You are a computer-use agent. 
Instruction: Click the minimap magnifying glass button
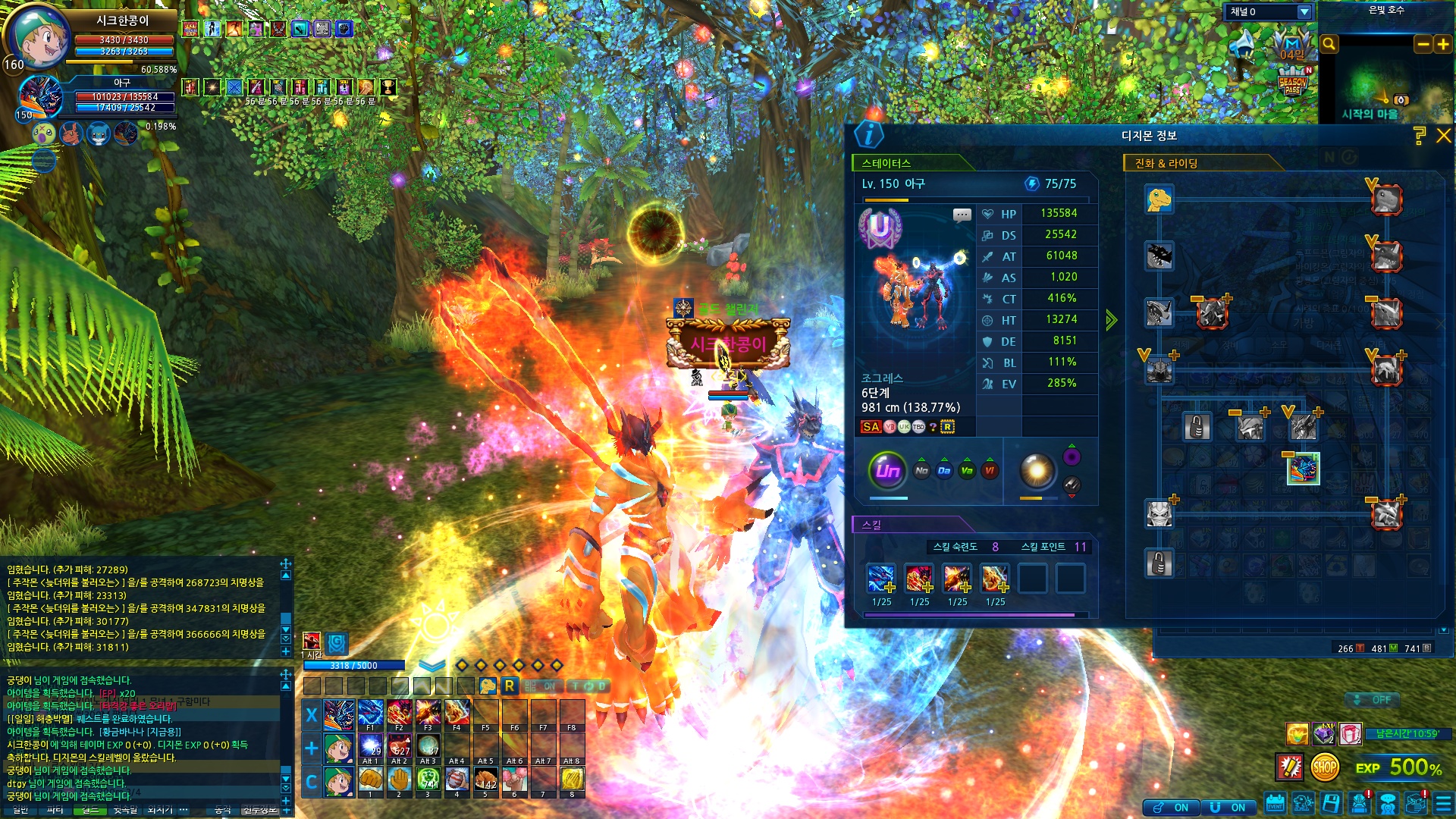[x=1329, y=45]
